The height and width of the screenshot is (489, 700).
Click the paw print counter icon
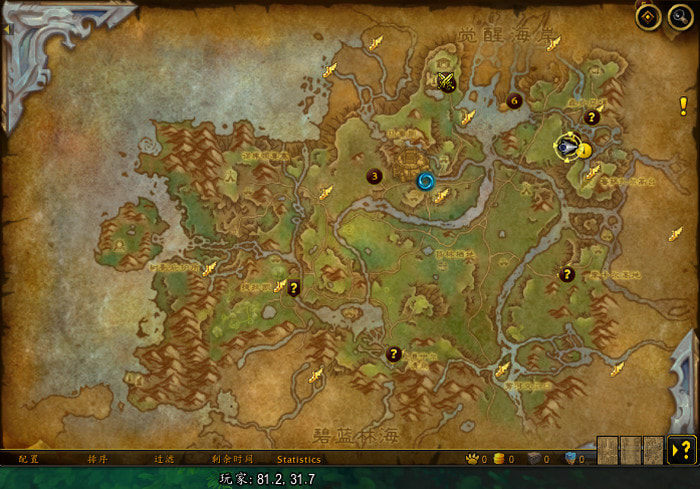pos(472,459)
